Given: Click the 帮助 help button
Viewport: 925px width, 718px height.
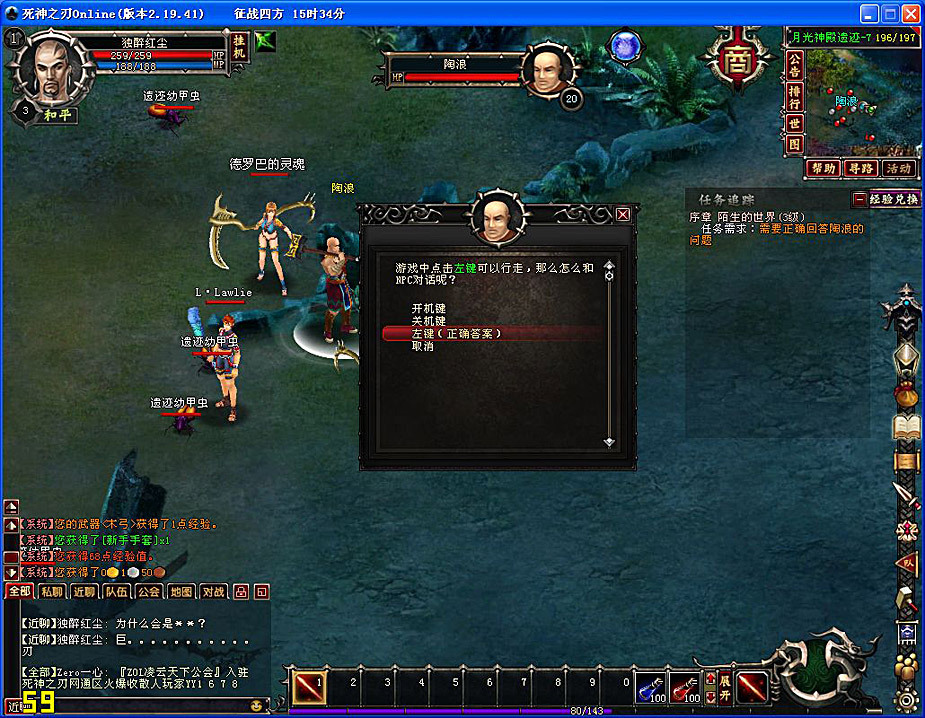Looking at the screenshot, I should tap(823, 169).
